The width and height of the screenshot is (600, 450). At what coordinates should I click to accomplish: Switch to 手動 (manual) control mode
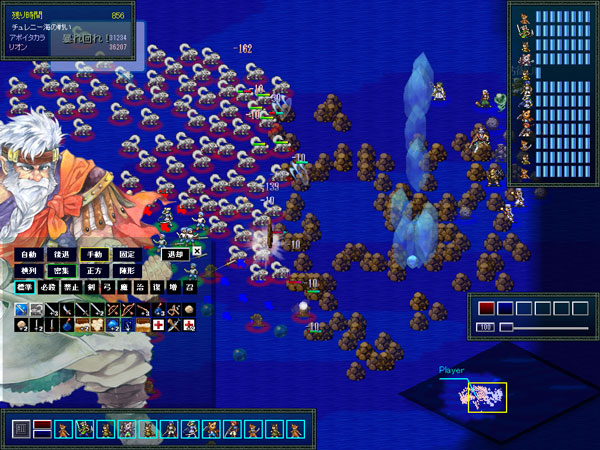(x=94, y=254)
